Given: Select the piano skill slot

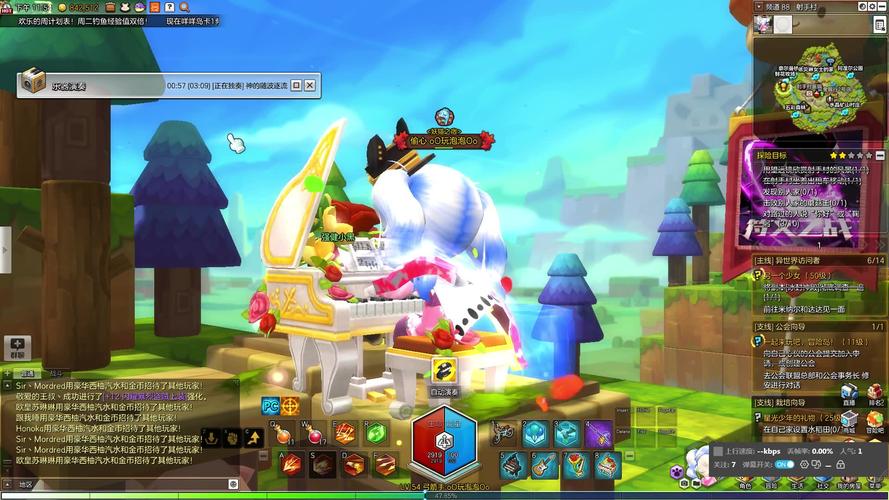Looking at the screenshot, I should click(511, 464).
